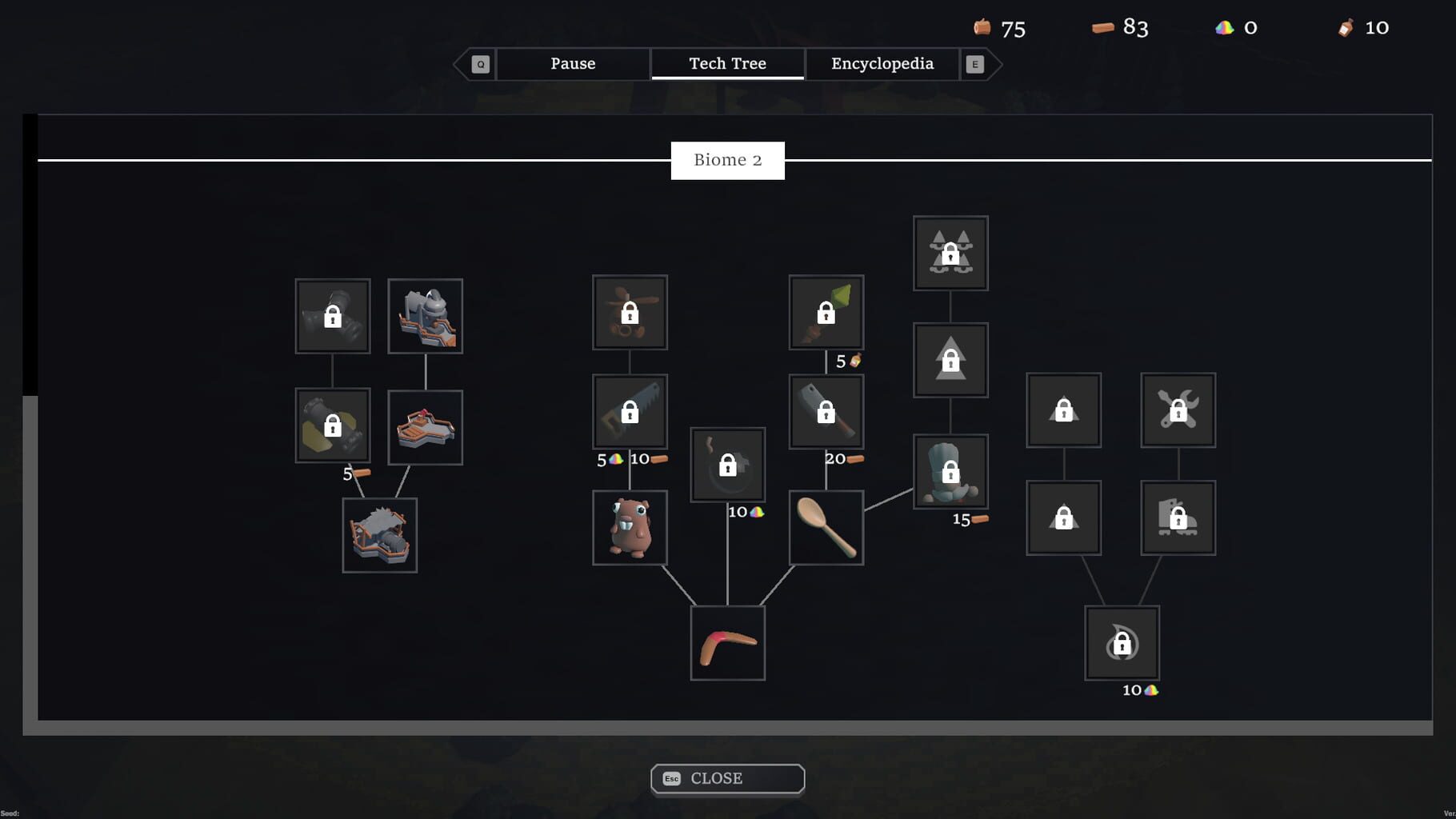This screenshot has width=1456, height=819.
Task: Click the Biome 2 header label
Action: pos(726,159)
